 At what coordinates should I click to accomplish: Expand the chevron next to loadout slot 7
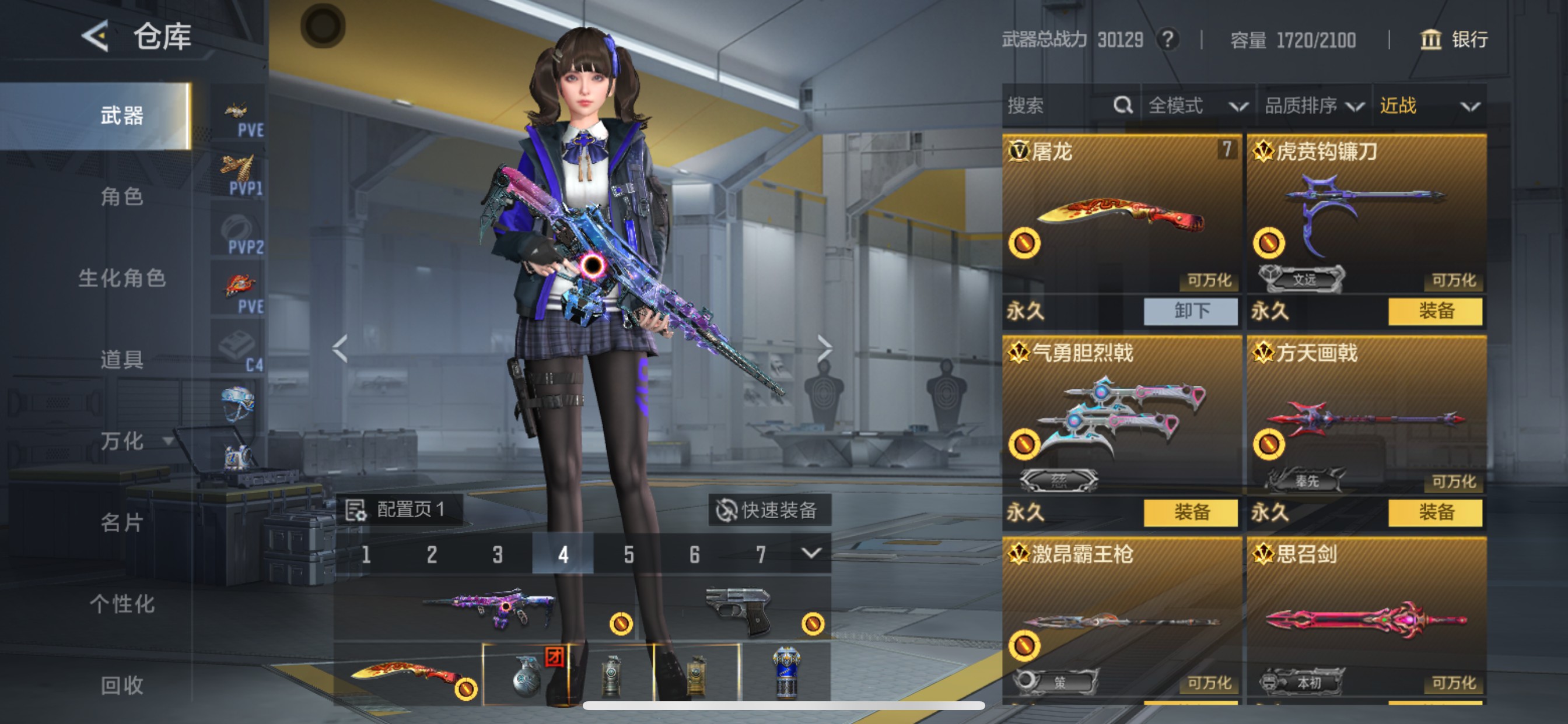click(811, 554)
